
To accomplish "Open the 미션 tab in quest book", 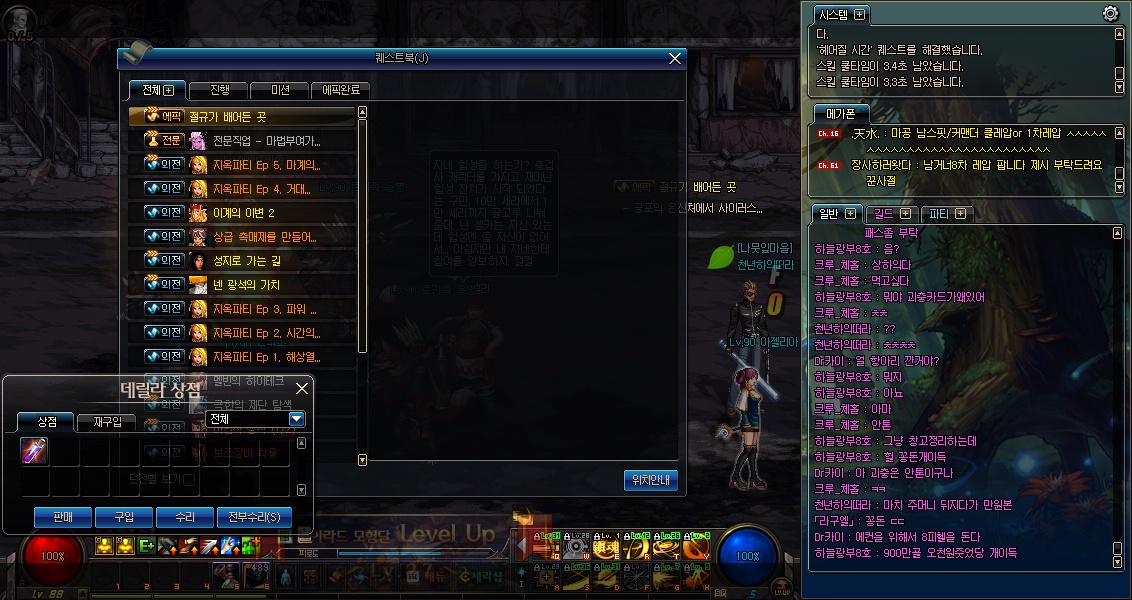I will pyautogui.click(x=279, y=90).
